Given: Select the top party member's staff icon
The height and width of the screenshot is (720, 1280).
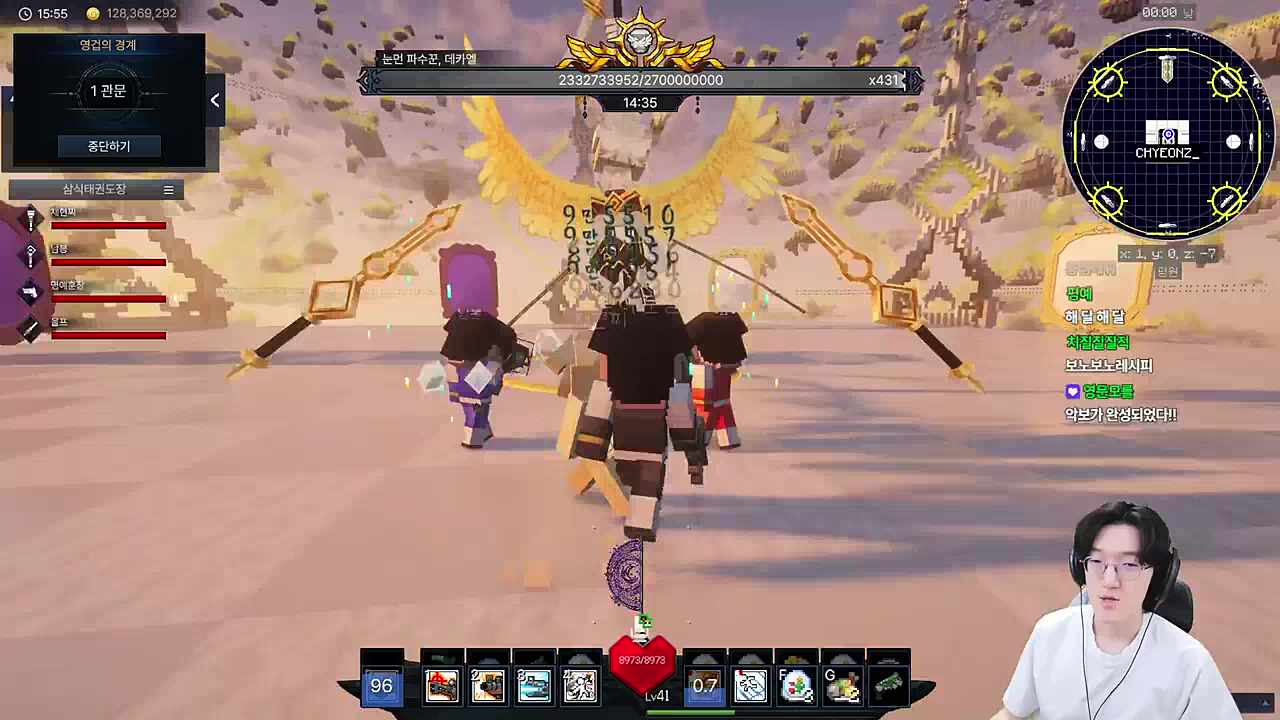Looking at the screenshot, I should [x=31, y=219].
